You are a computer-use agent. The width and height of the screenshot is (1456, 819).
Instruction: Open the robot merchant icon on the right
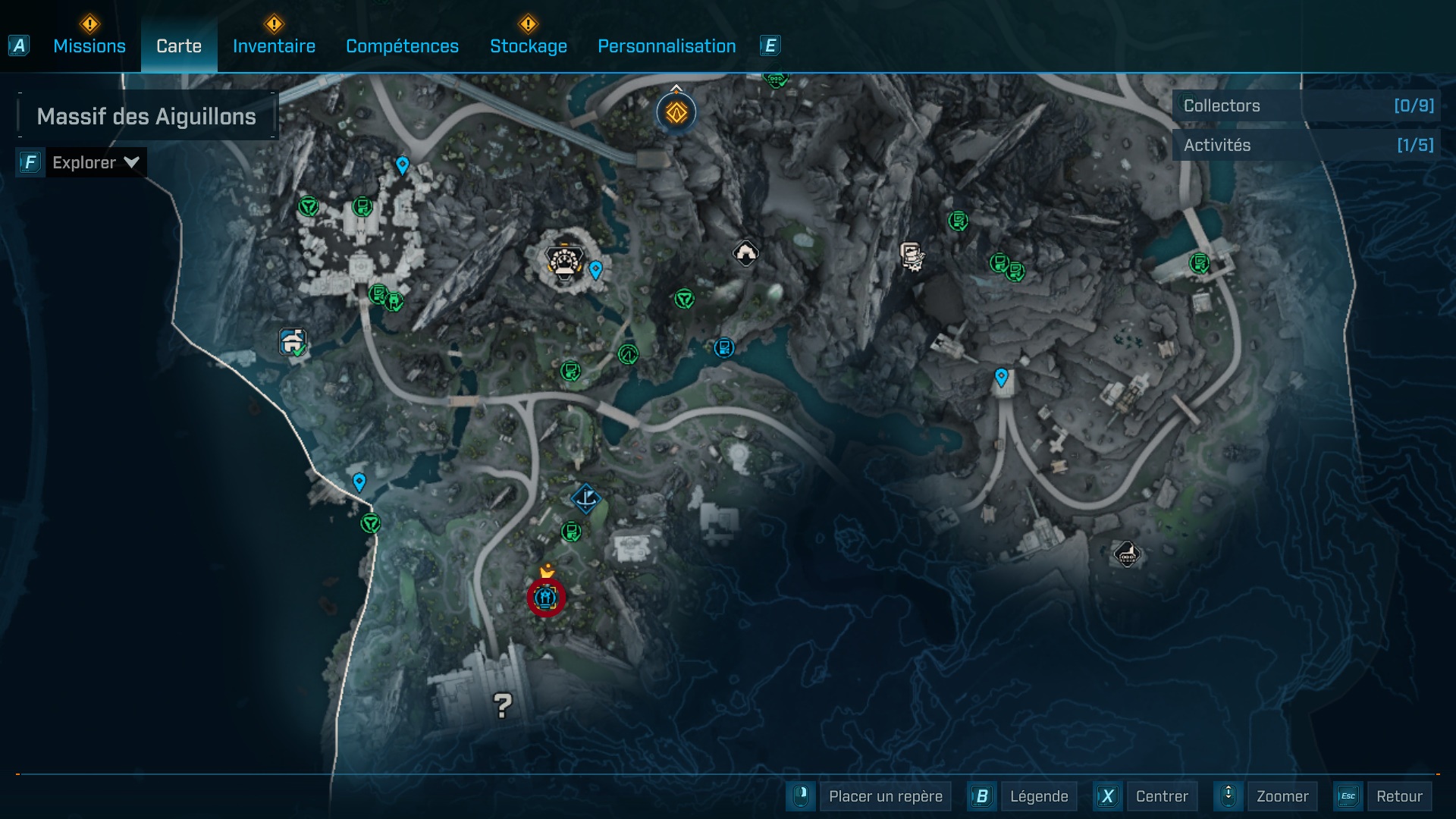[912, 256]
